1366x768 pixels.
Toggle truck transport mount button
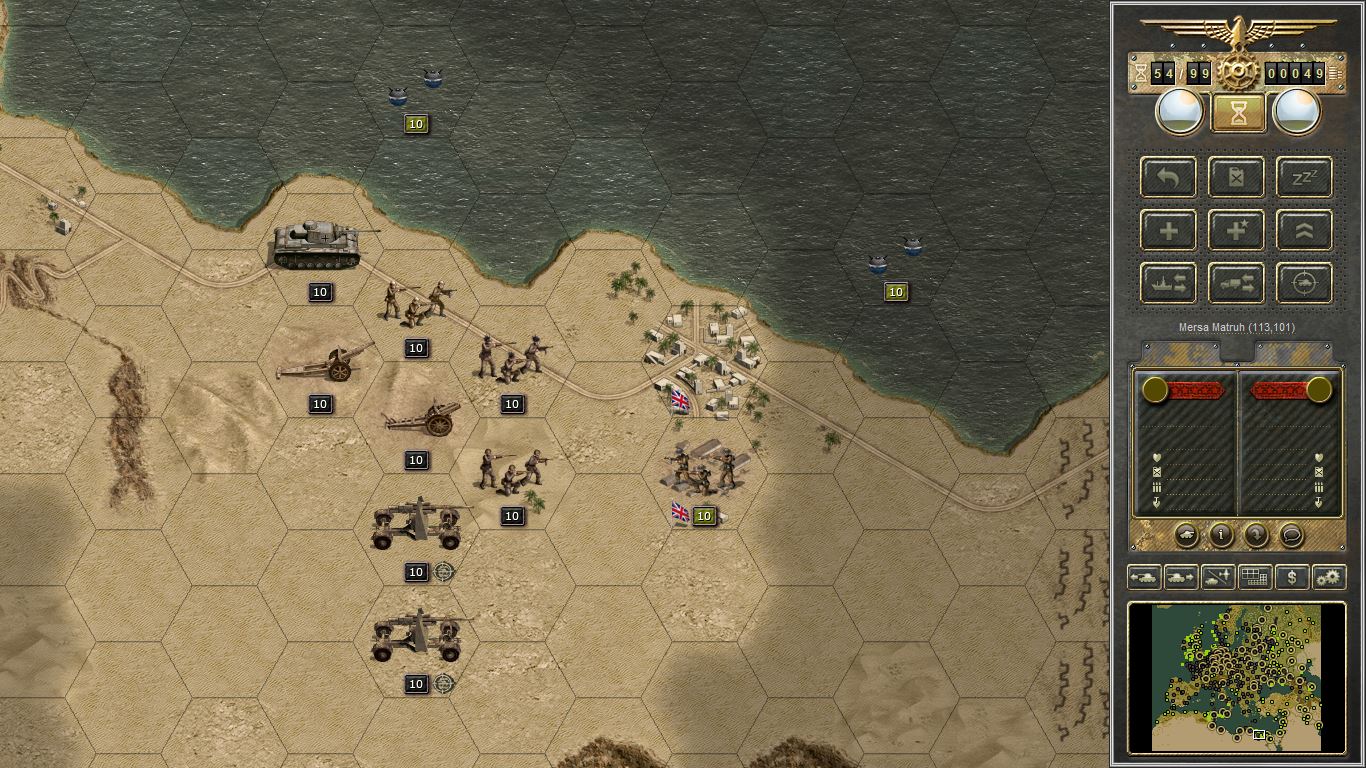(x=1237, y=283)
